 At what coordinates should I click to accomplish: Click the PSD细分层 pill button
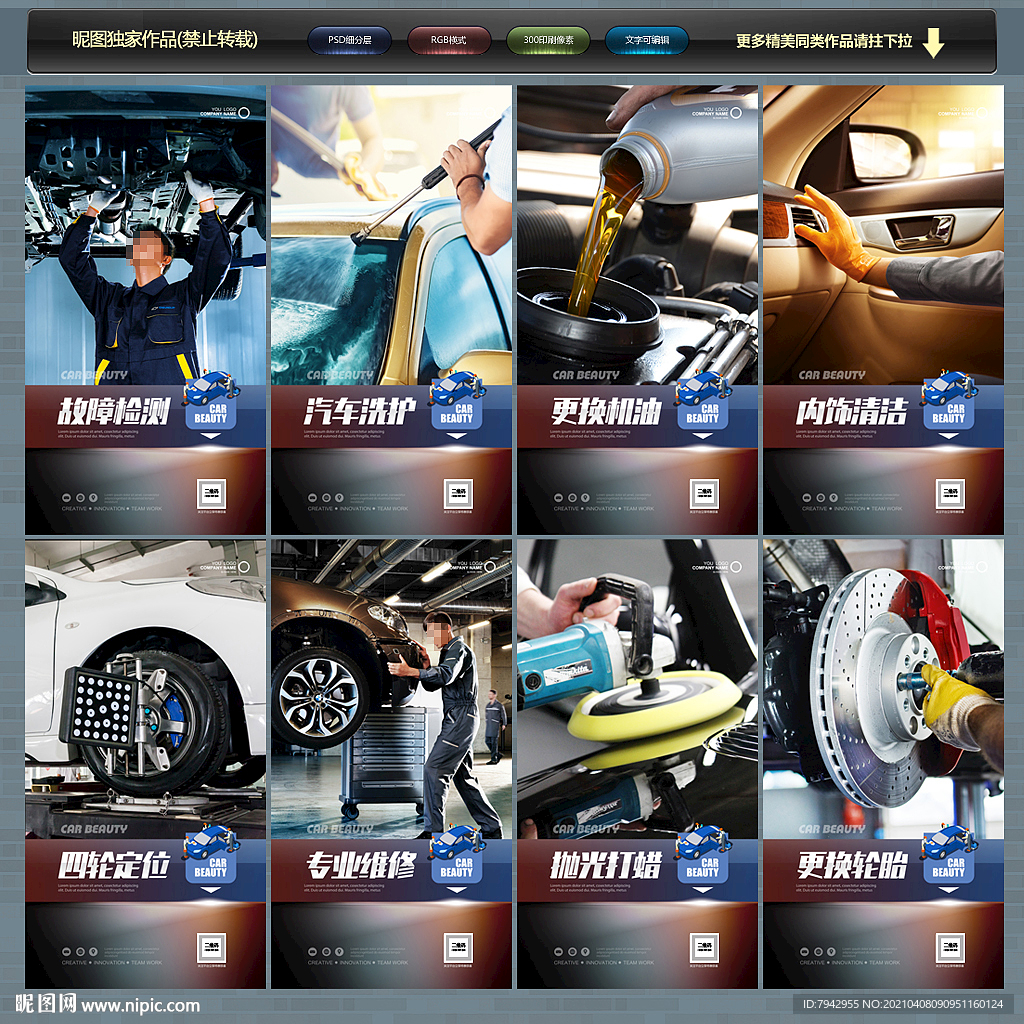(349, 41)
